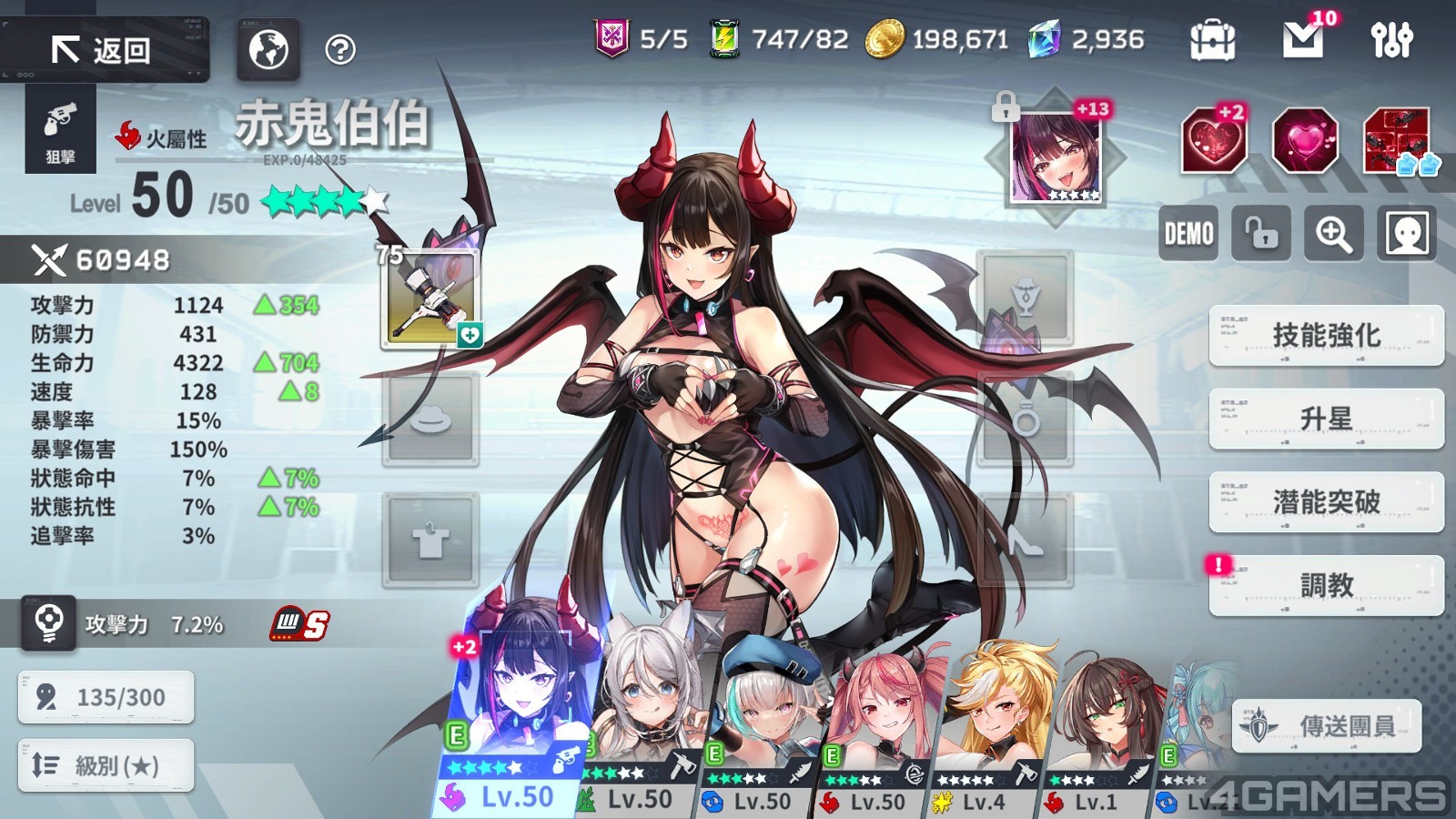Open the portrait silhouette view button

(1407, 234)
